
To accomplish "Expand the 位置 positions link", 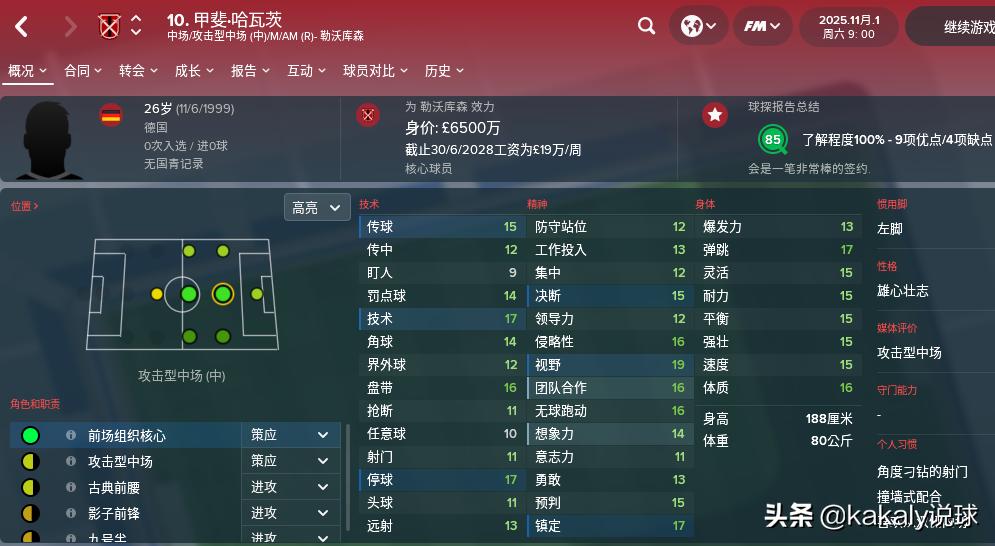I will [x=25, y=206].
